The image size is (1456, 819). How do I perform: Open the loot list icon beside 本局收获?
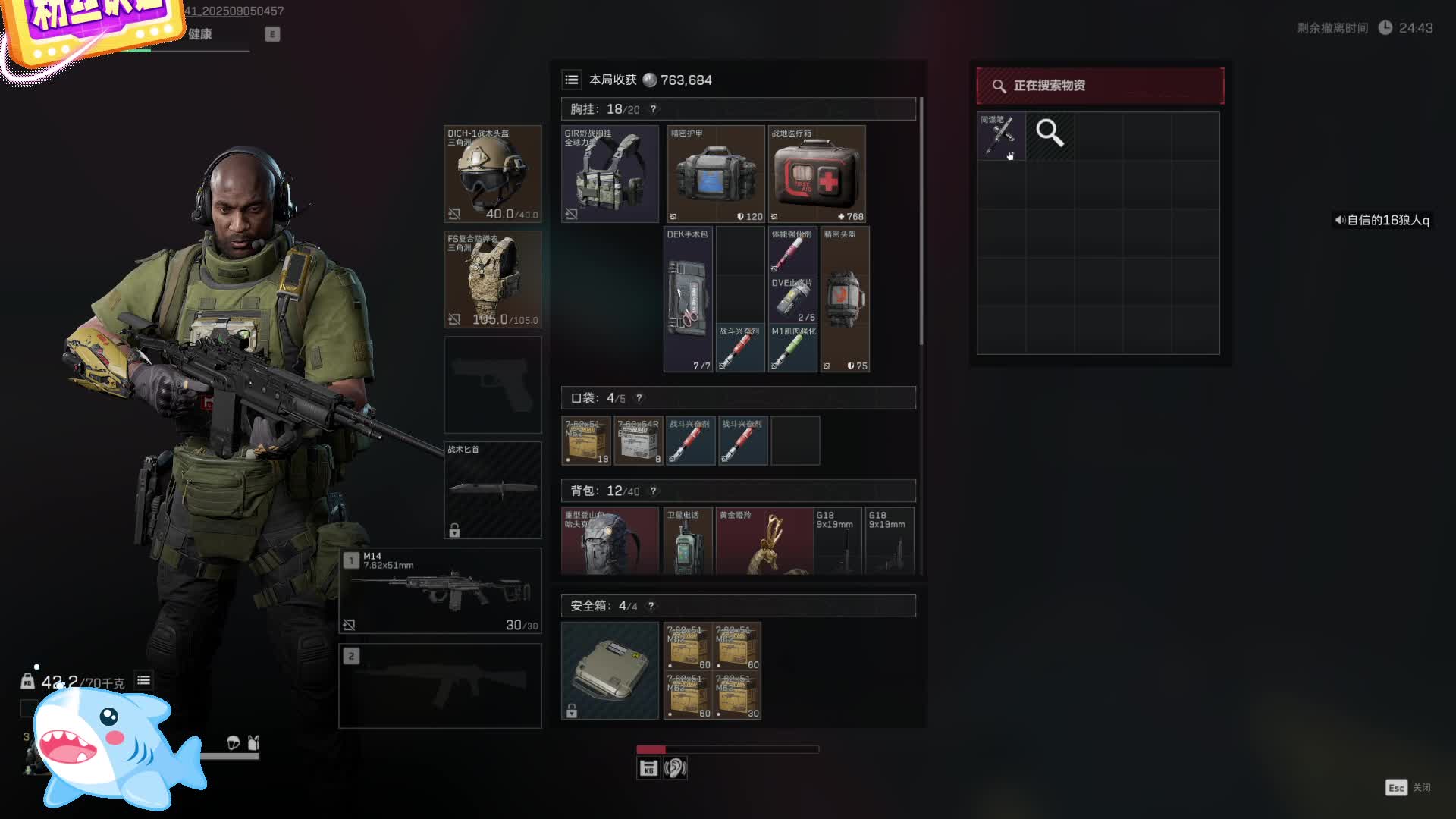572,80
